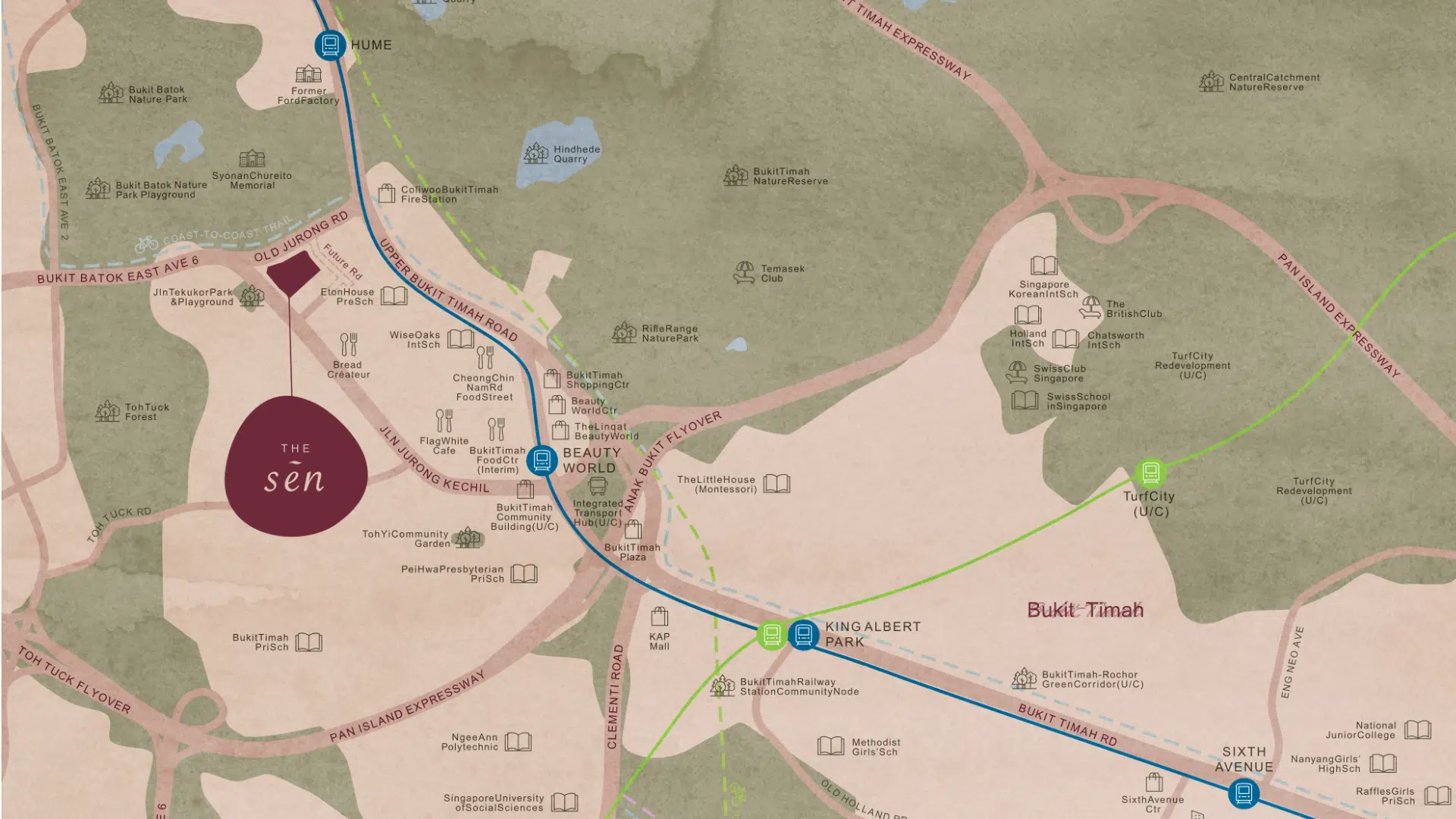The image size is (1456, 819).
Task: Select the Hume MRT station marker
Action: (330, 45)
